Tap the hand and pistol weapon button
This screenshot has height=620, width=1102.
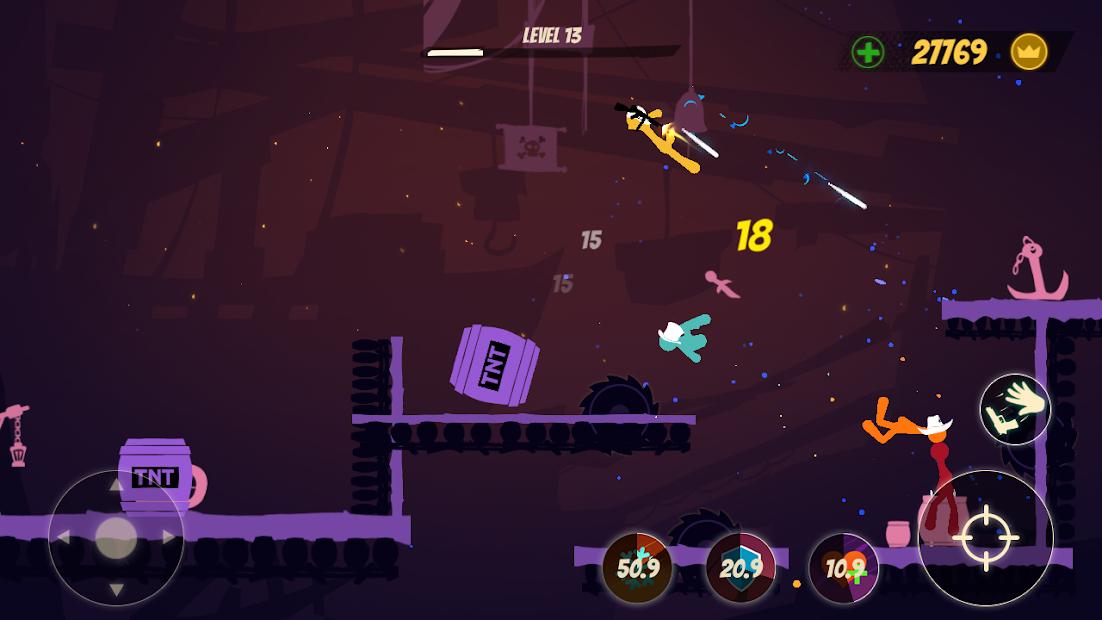coord(1015,409)
